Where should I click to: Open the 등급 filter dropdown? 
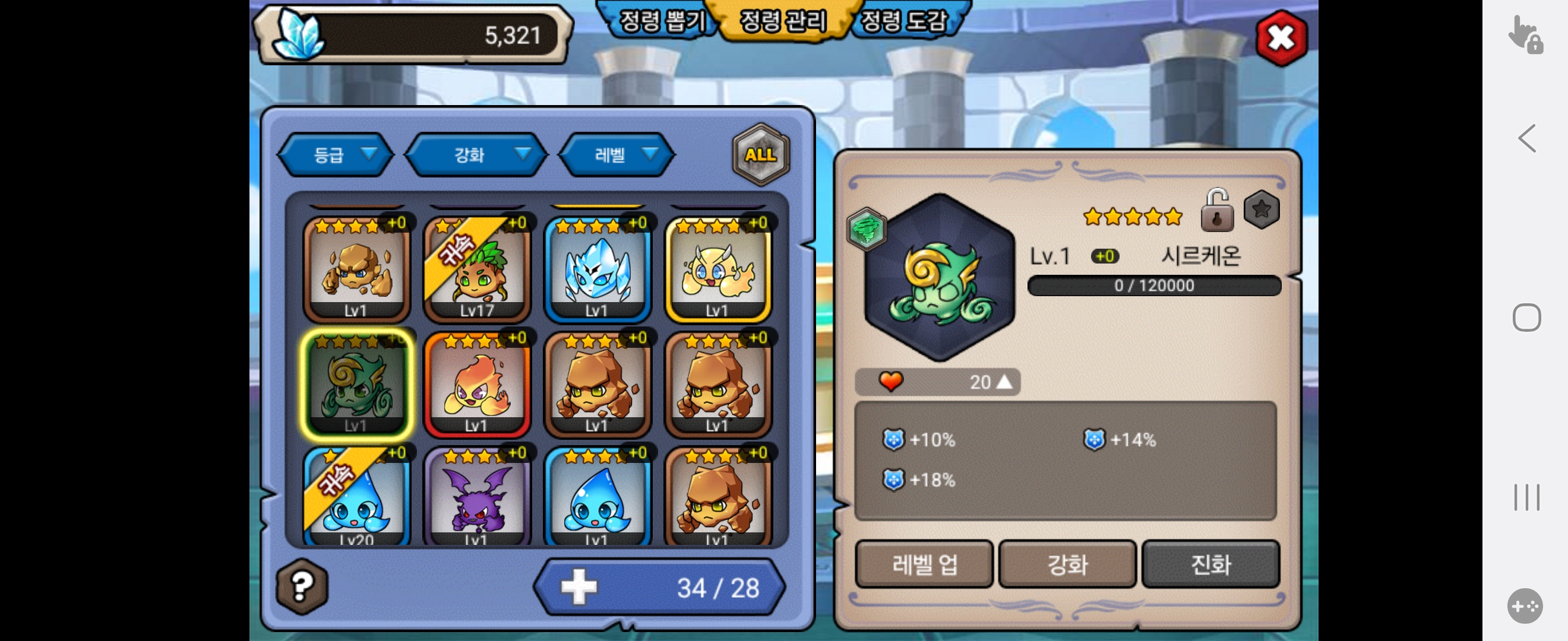pos(336,155)
